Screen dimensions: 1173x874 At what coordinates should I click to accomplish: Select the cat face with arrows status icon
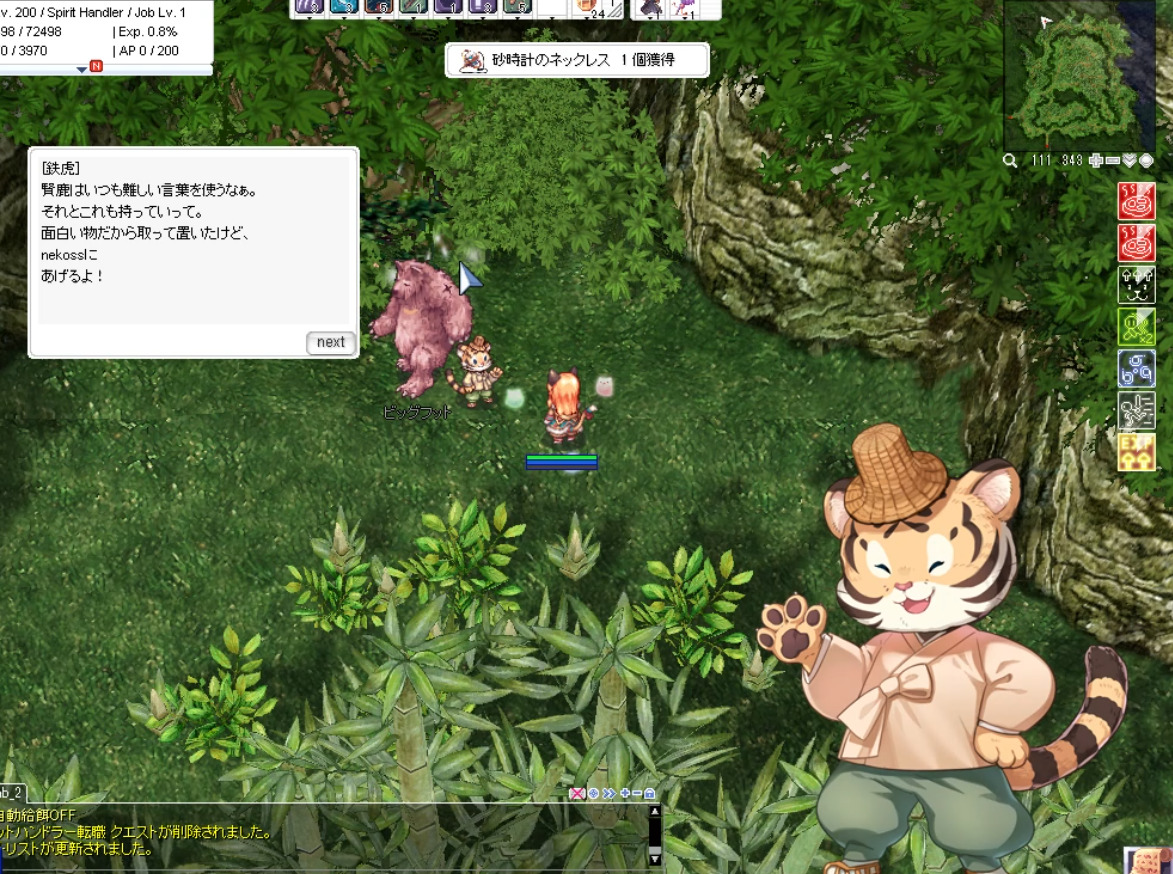(x=1137, y=285)
